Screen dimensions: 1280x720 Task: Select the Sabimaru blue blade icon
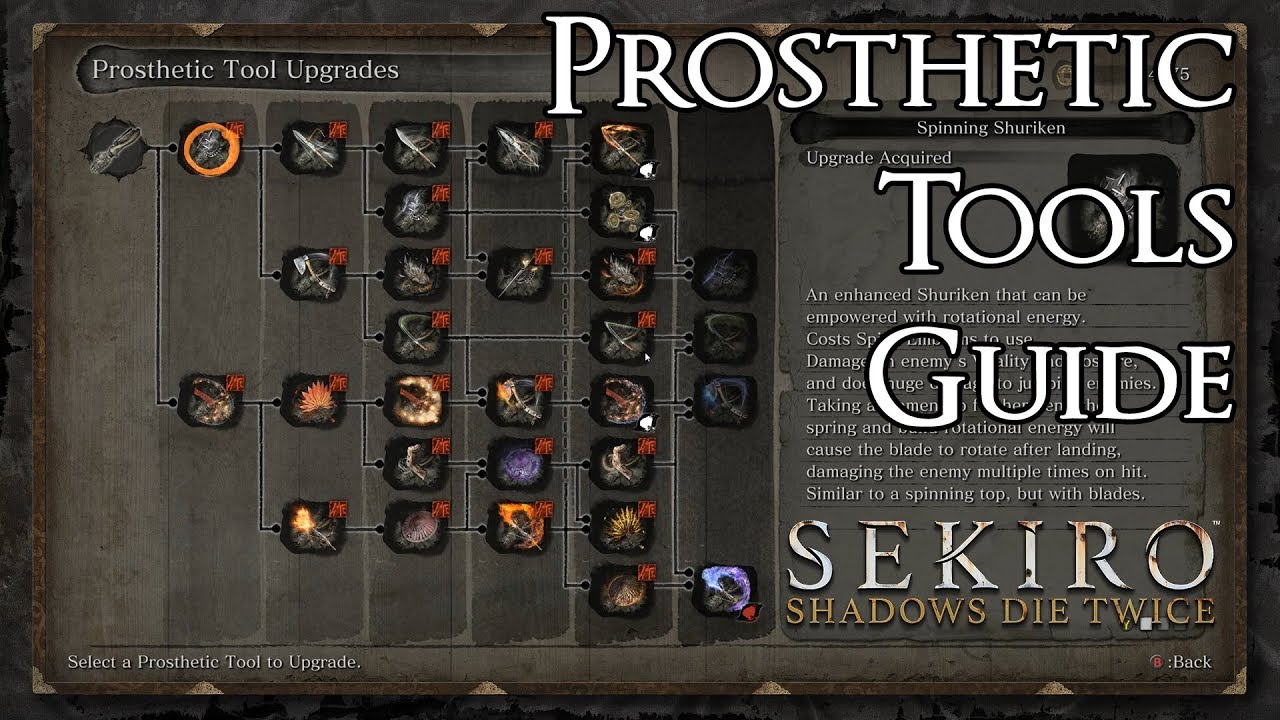point(725,272)
